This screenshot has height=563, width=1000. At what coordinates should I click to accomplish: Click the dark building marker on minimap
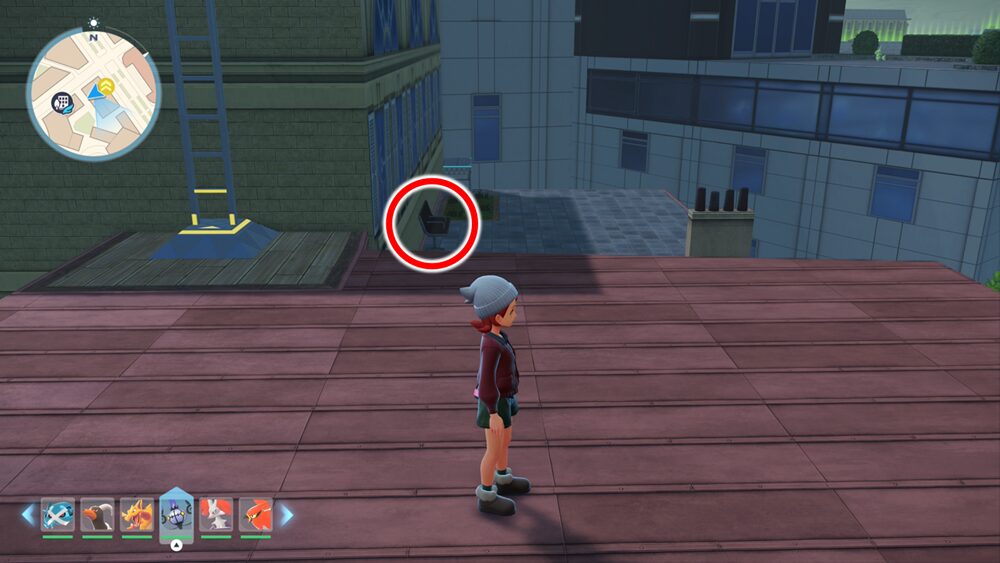coord(62,103)
